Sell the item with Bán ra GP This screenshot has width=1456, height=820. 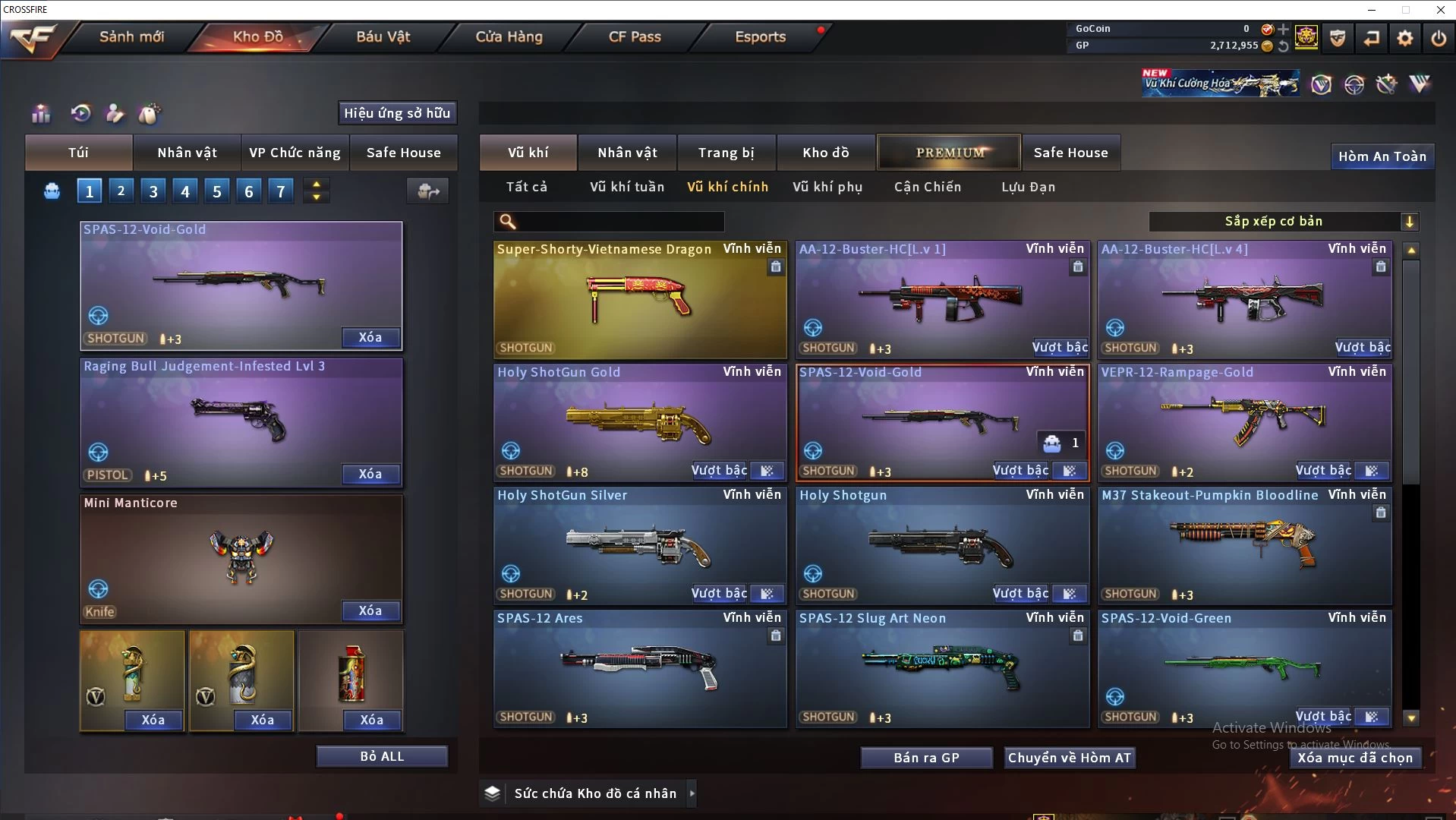(926, 758)
